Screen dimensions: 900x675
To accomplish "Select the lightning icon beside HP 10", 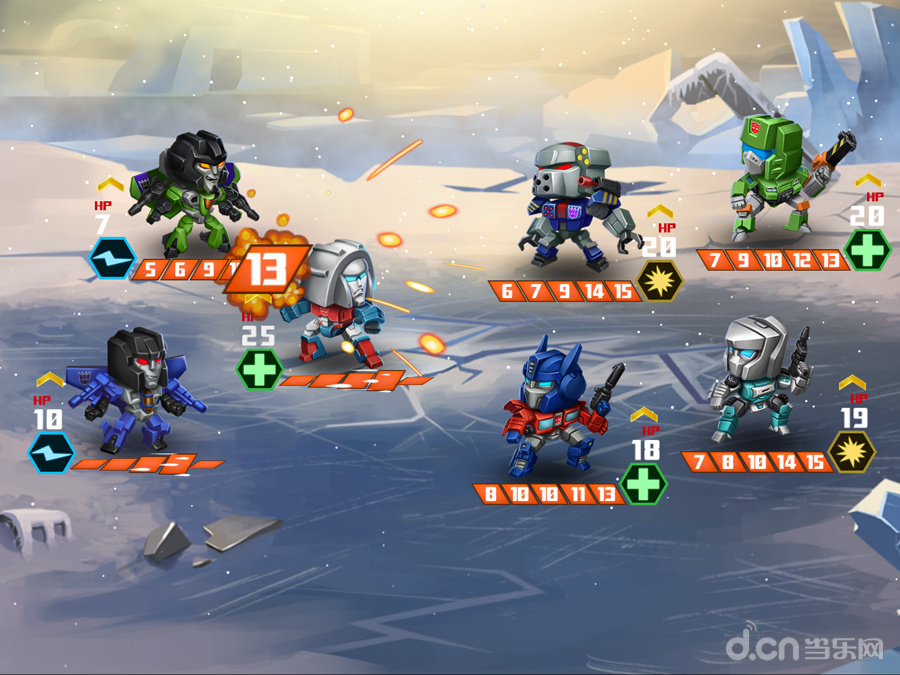I will 49,452.
